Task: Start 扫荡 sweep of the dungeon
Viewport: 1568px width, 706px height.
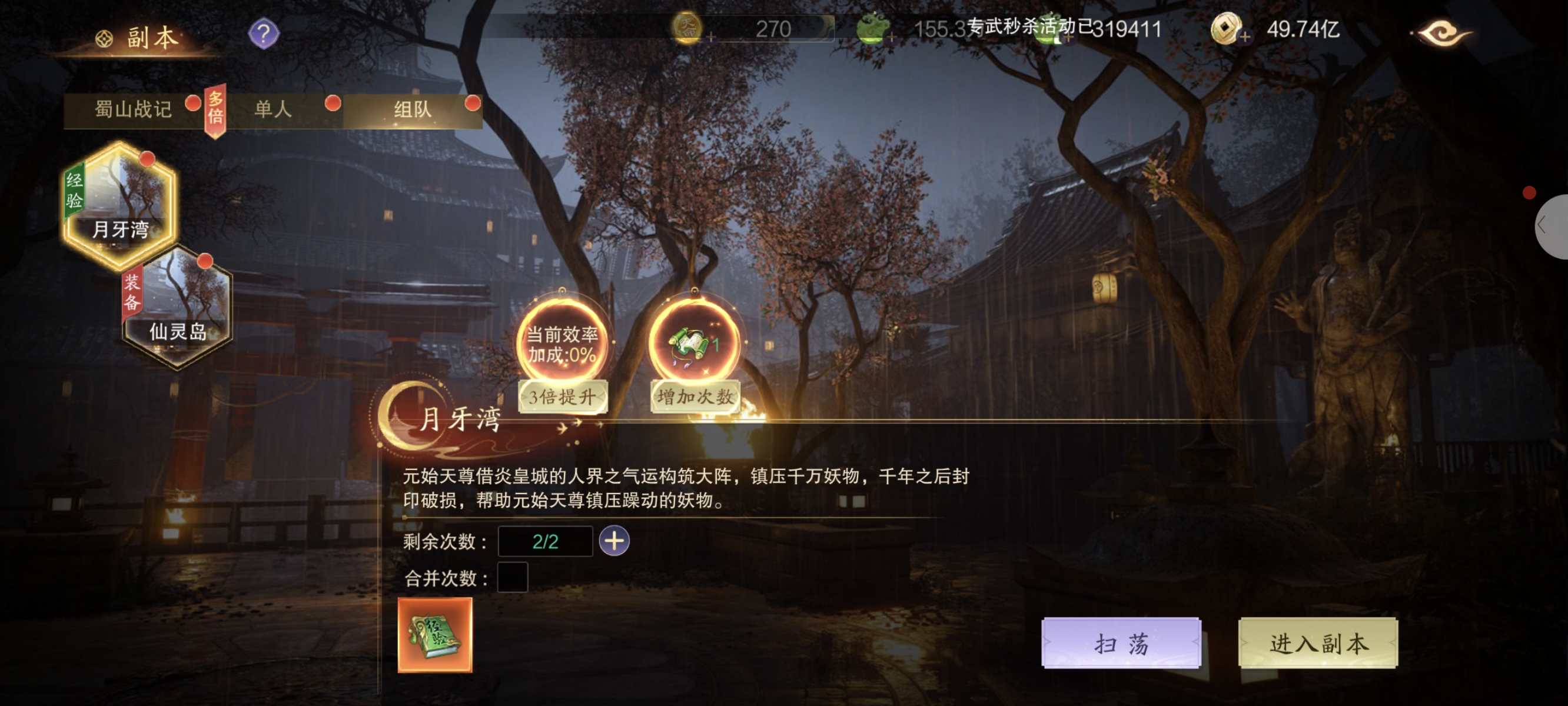Action: click(x=1121, y=642)
